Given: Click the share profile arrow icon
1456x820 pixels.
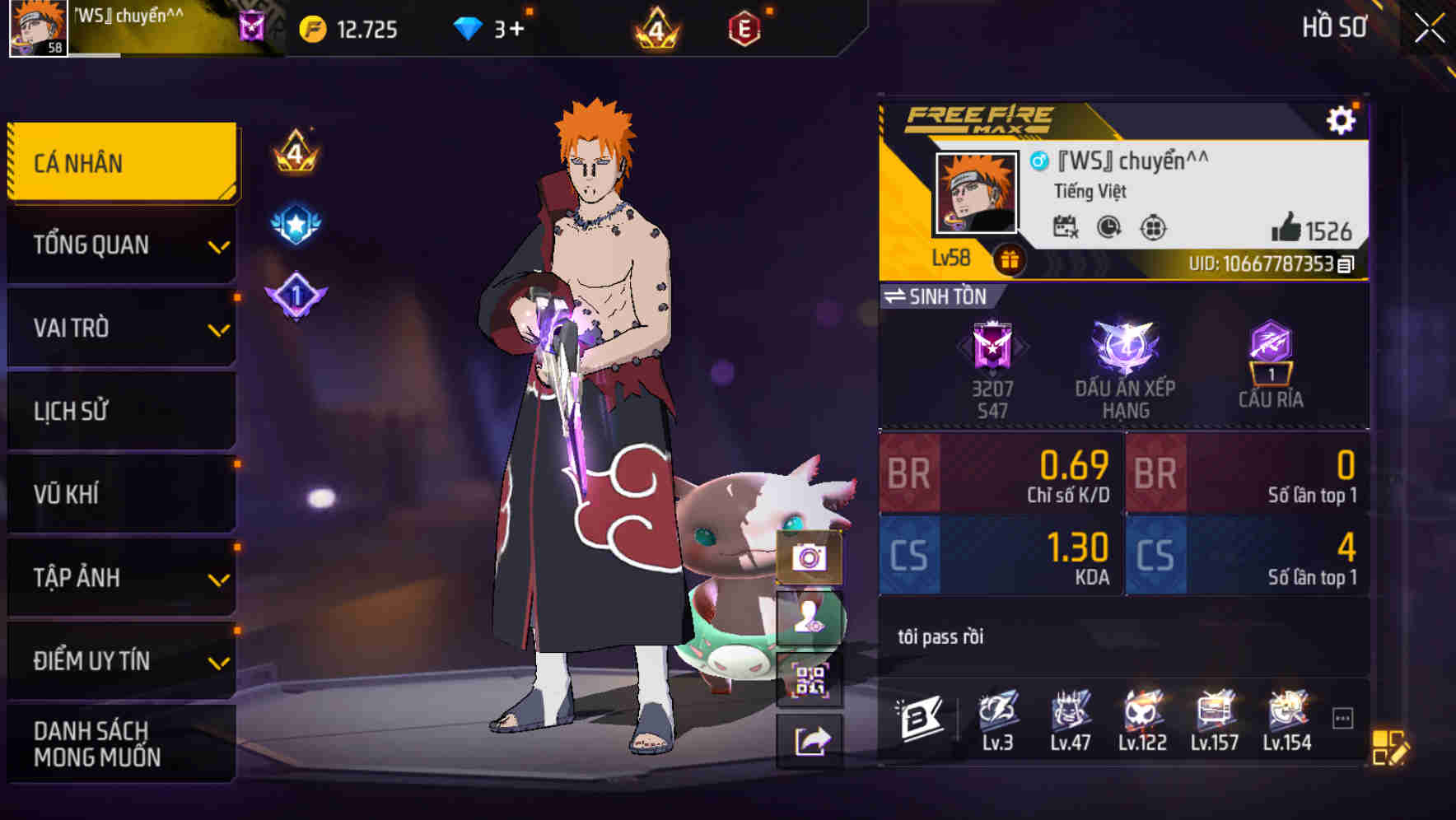Looking at the screenshot, I should coord(810,738).
